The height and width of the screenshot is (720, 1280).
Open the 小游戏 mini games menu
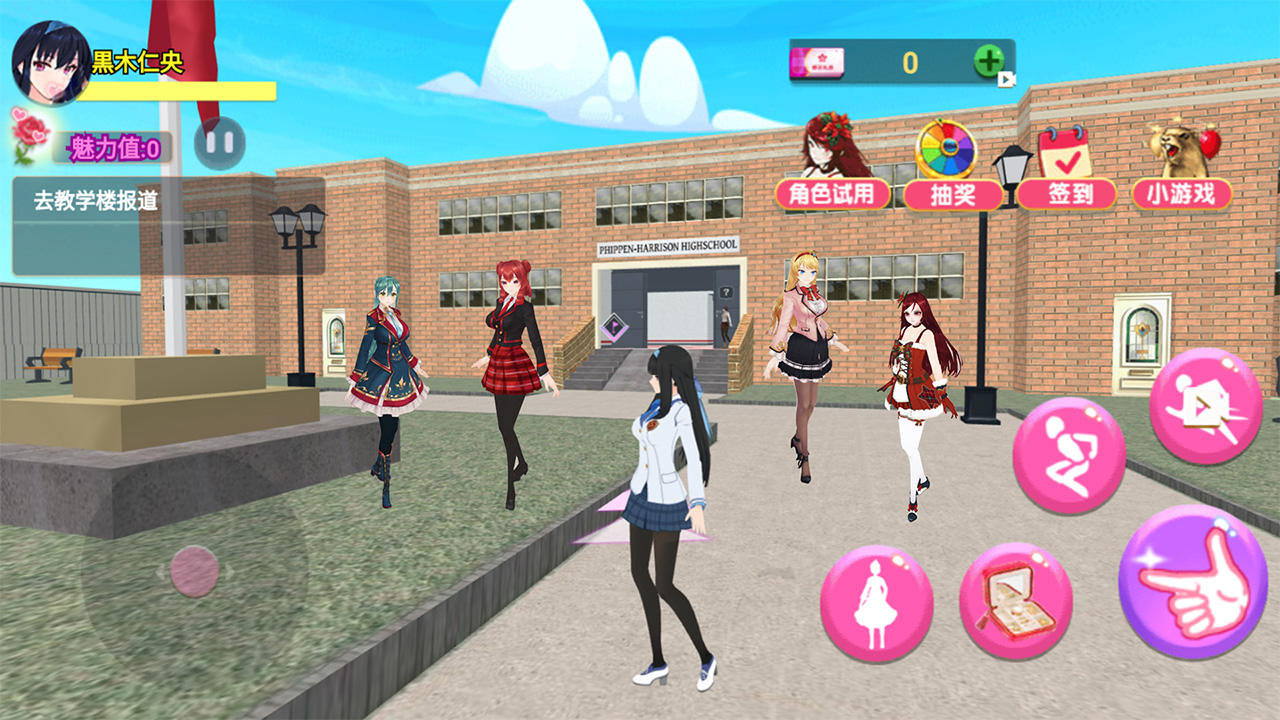coord(1182,193)
